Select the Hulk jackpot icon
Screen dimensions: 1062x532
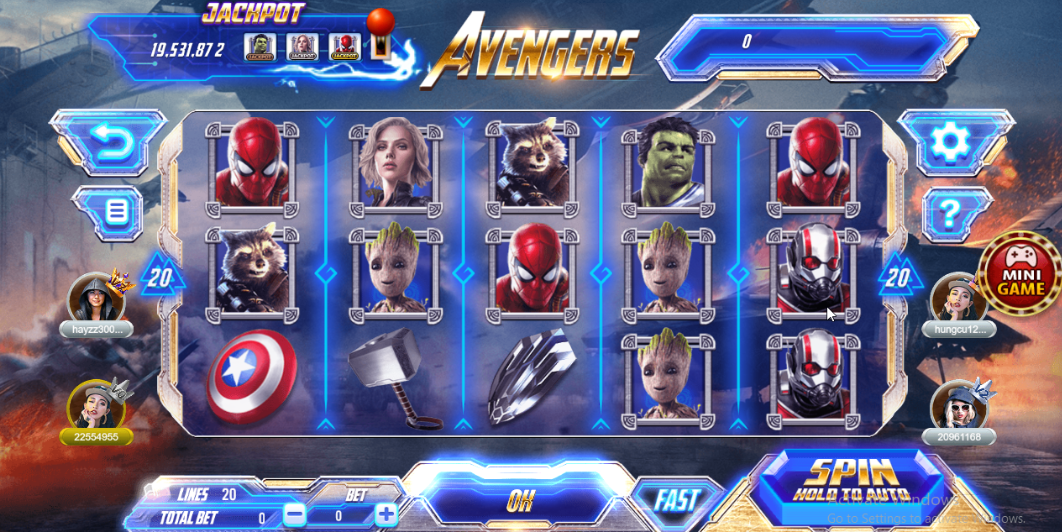click(x=259, y=47)
